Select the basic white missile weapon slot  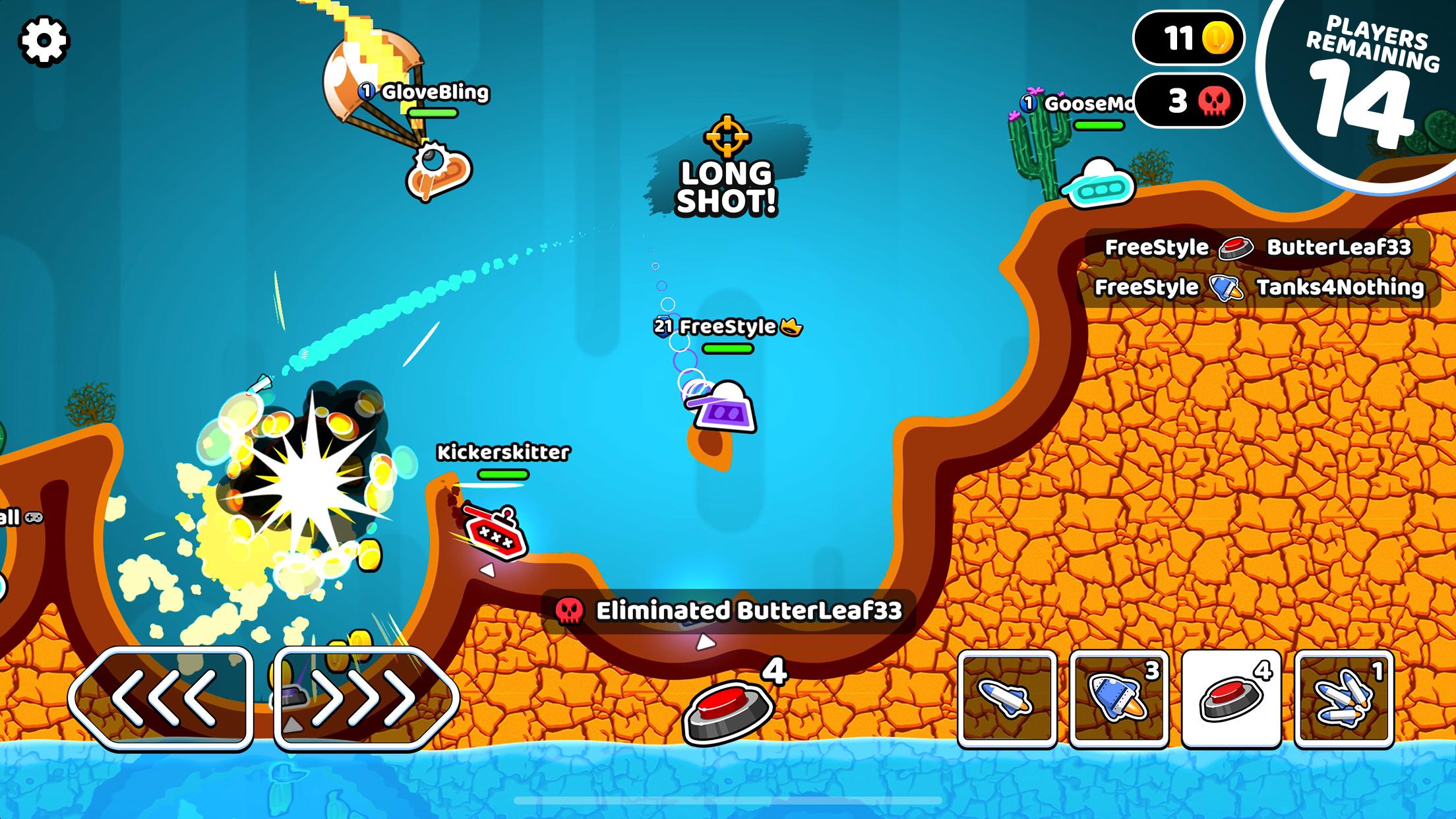coord(1006,699)
